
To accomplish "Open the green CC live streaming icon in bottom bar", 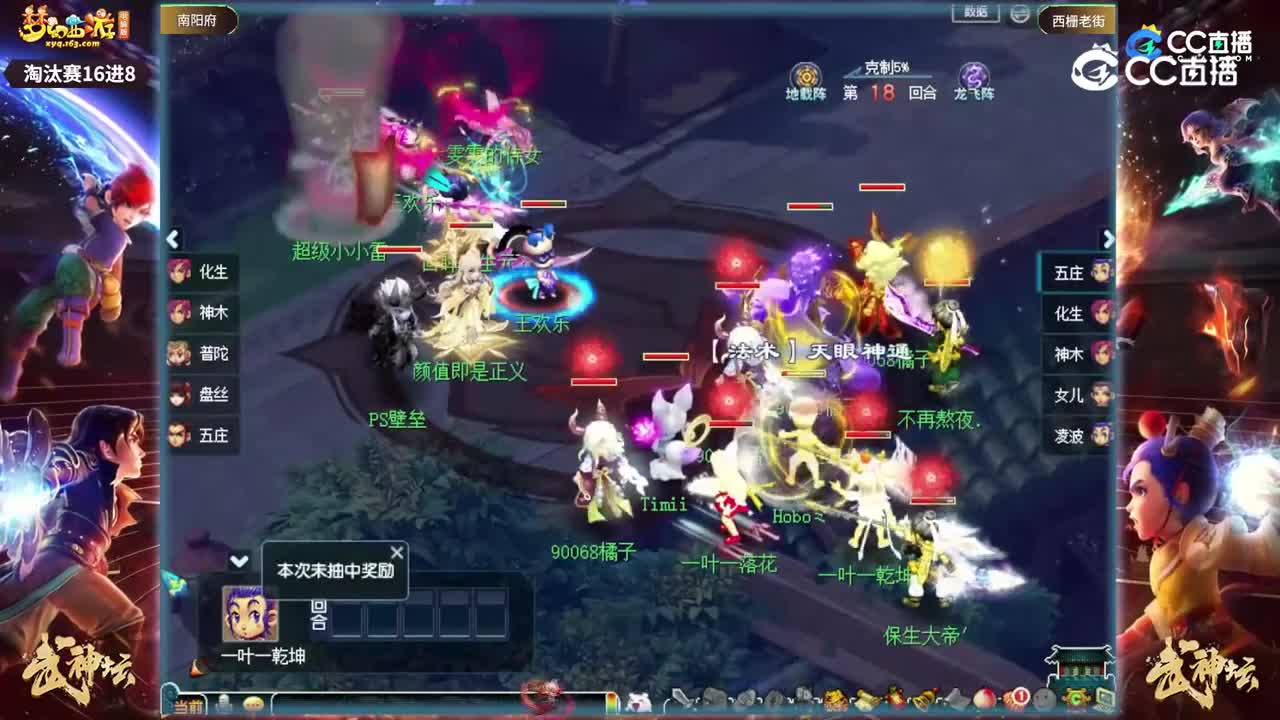I will (x=1075, y=699).
